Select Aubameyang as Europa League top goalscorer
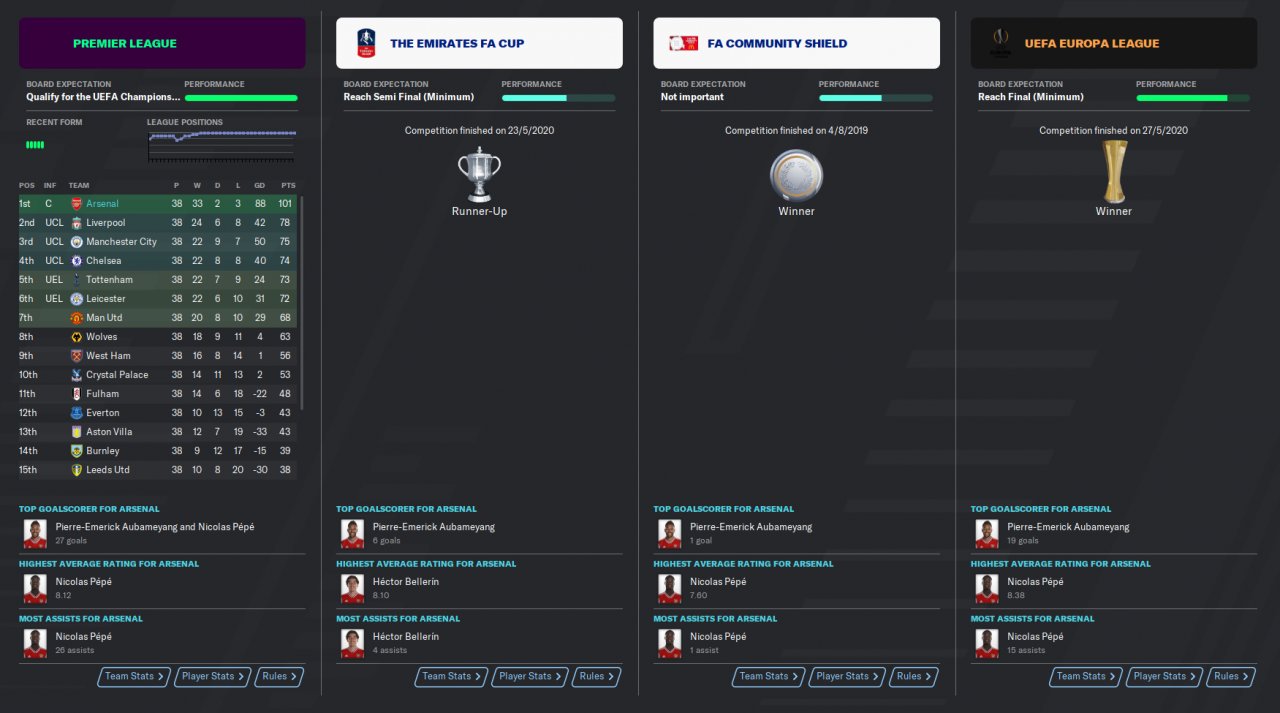The image size is (1280, 713). (1068, 527)
